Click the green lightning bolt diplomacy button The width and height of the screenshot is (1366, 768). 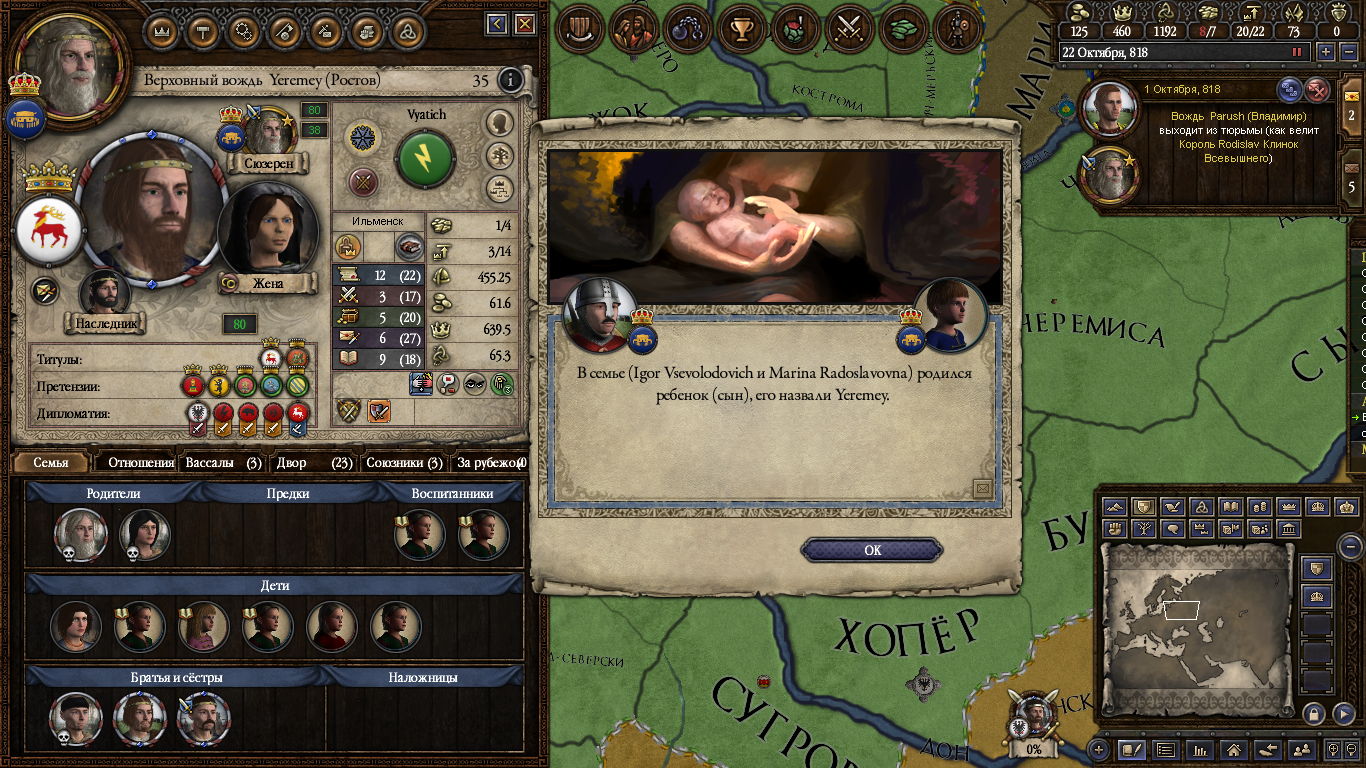coord(425,158)
